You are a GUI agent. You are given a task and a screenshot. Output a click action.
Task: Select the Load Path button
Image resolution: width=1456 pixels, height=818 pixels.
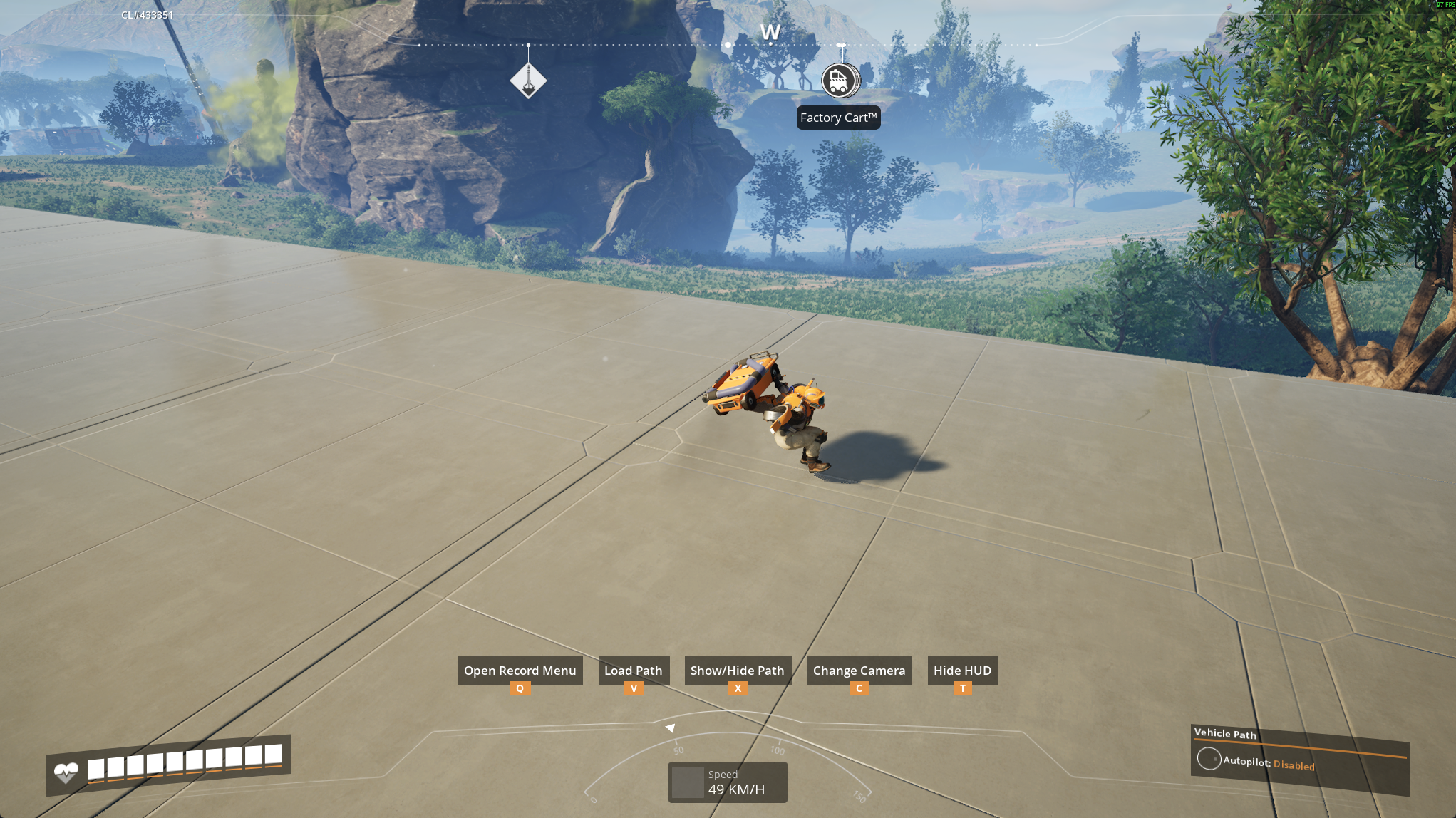[x=633, y=671]
